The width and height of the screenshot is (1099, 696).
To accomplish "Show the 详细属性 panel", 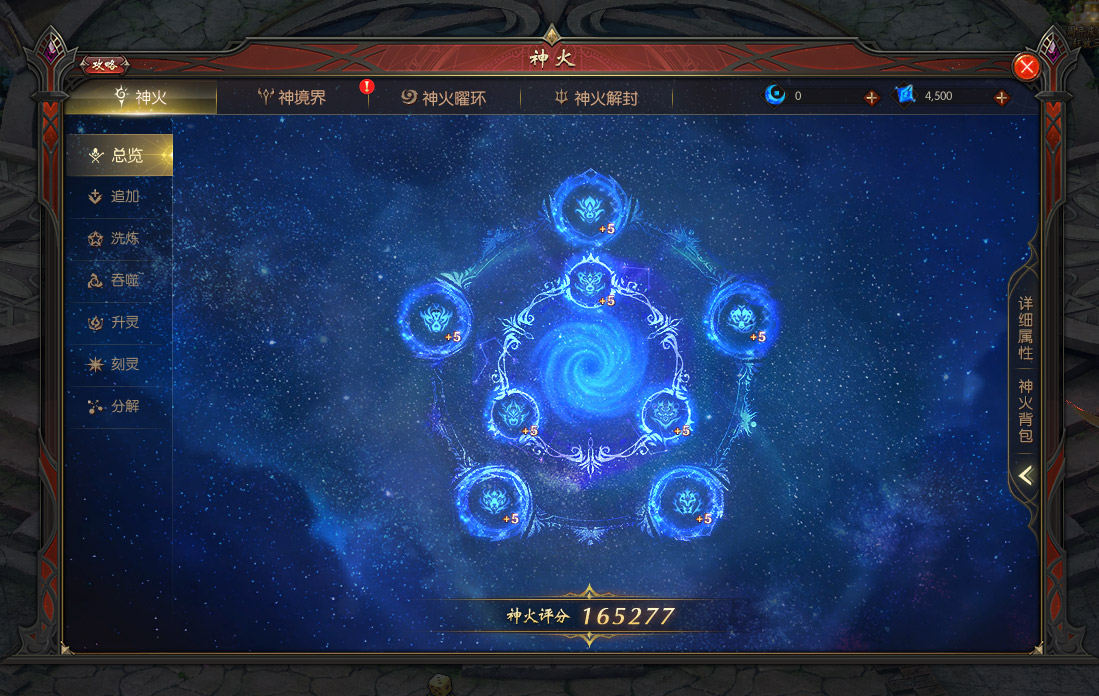I will point(1026,328).
